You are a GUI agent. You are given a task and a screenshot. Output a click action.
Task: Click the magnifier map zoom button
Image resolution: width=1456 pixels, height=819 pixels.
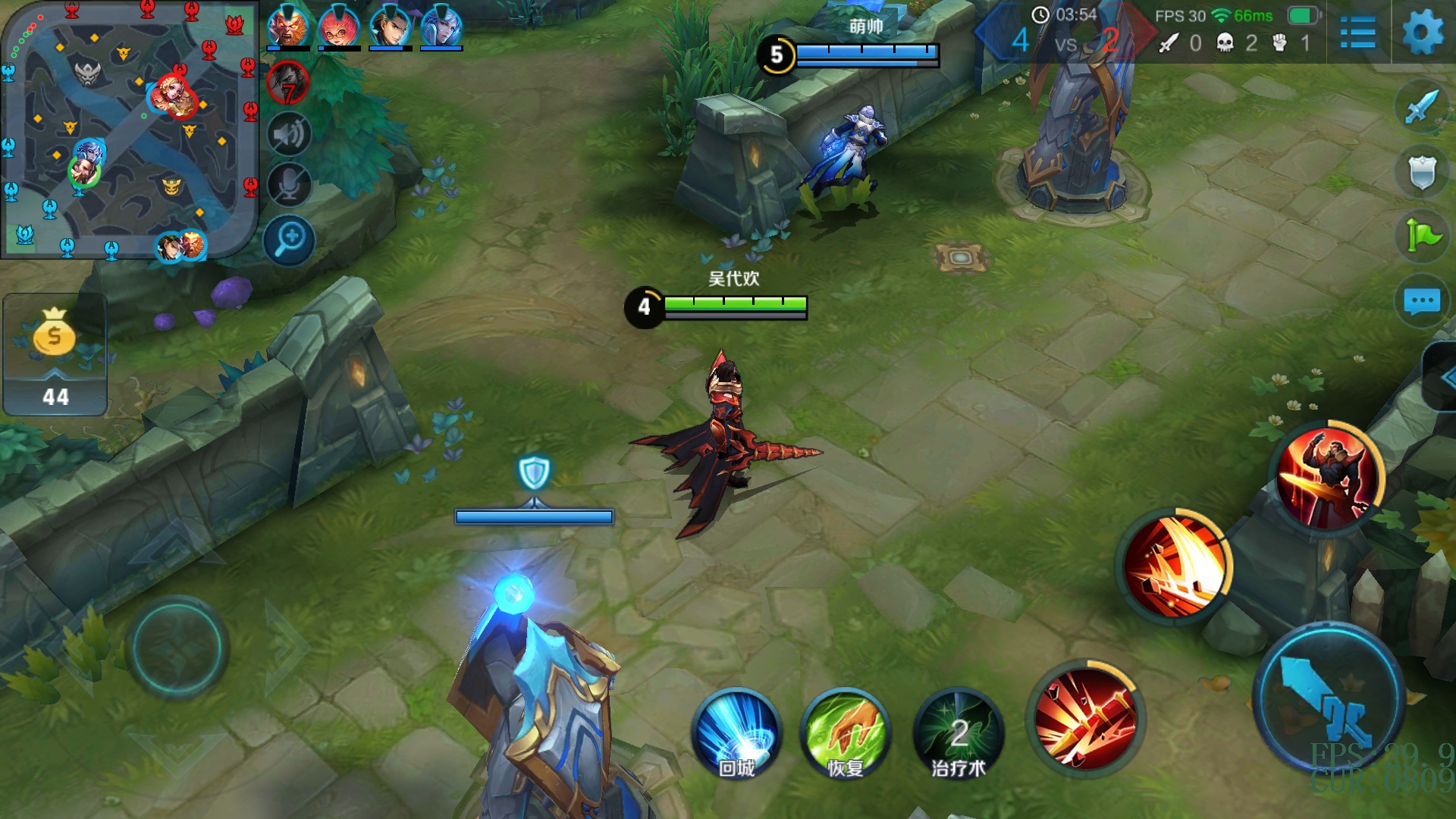289,240
